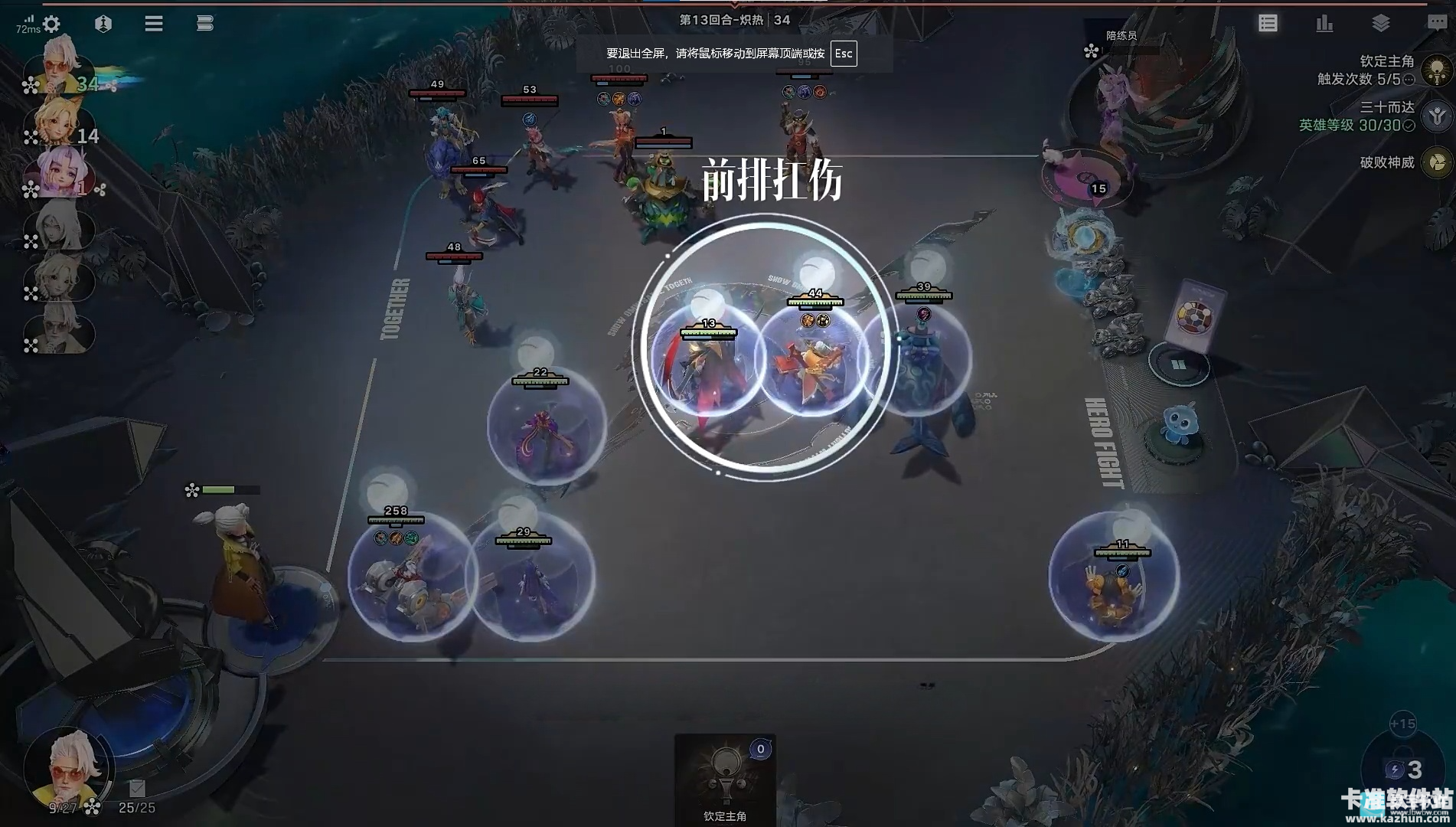Image resolution: width=1456 pixels, height=827 pixels.
Task: Open the stacked-layers panel icon at top right
Action: [x=1381, y=22]
